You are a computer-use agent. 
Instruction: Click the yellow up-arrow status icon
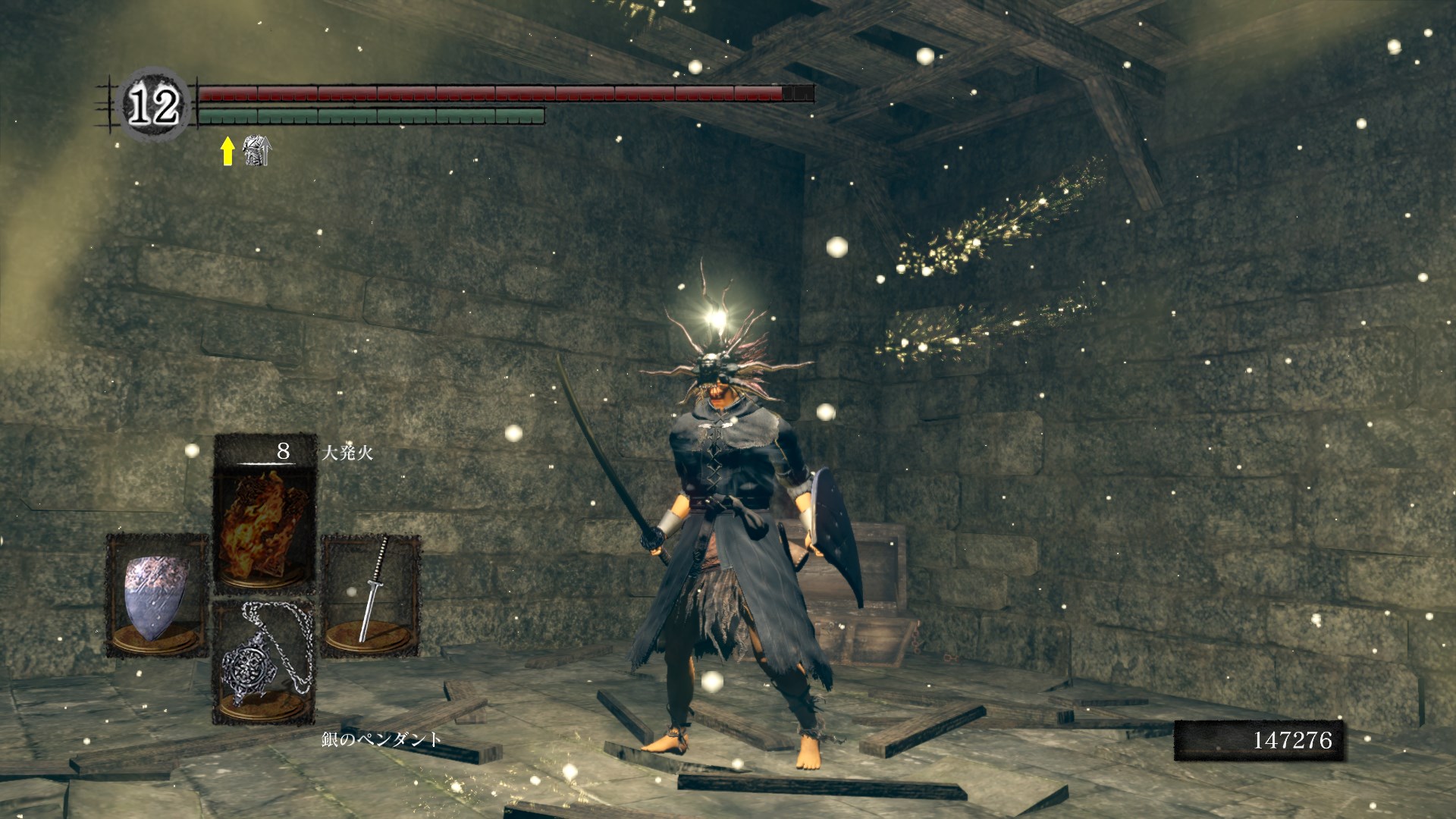pyautogui.click(x=227, y=152)
